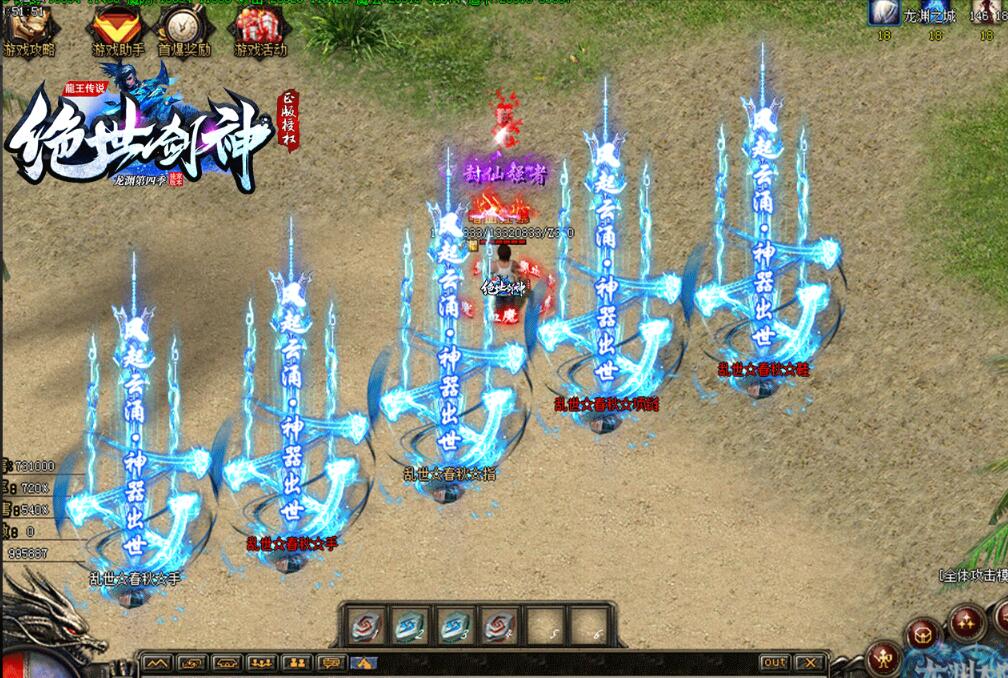Use the item in hotbar slot 3
This screenshot has height=678, width=1008.
pyautogui.click(x=455, y=627)
